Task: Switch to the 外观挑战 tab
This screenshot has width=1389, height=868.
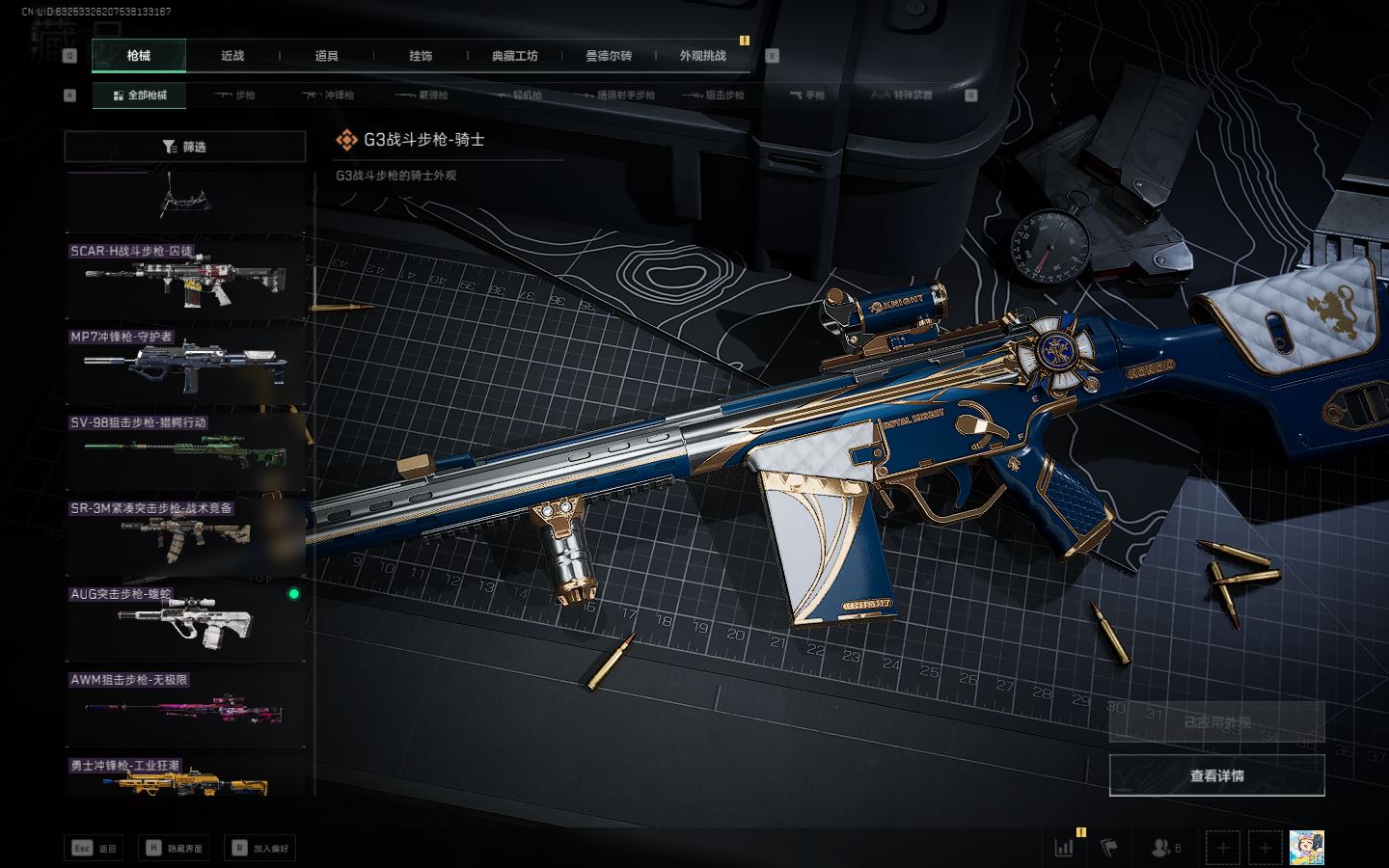Action: click(702, 56)
